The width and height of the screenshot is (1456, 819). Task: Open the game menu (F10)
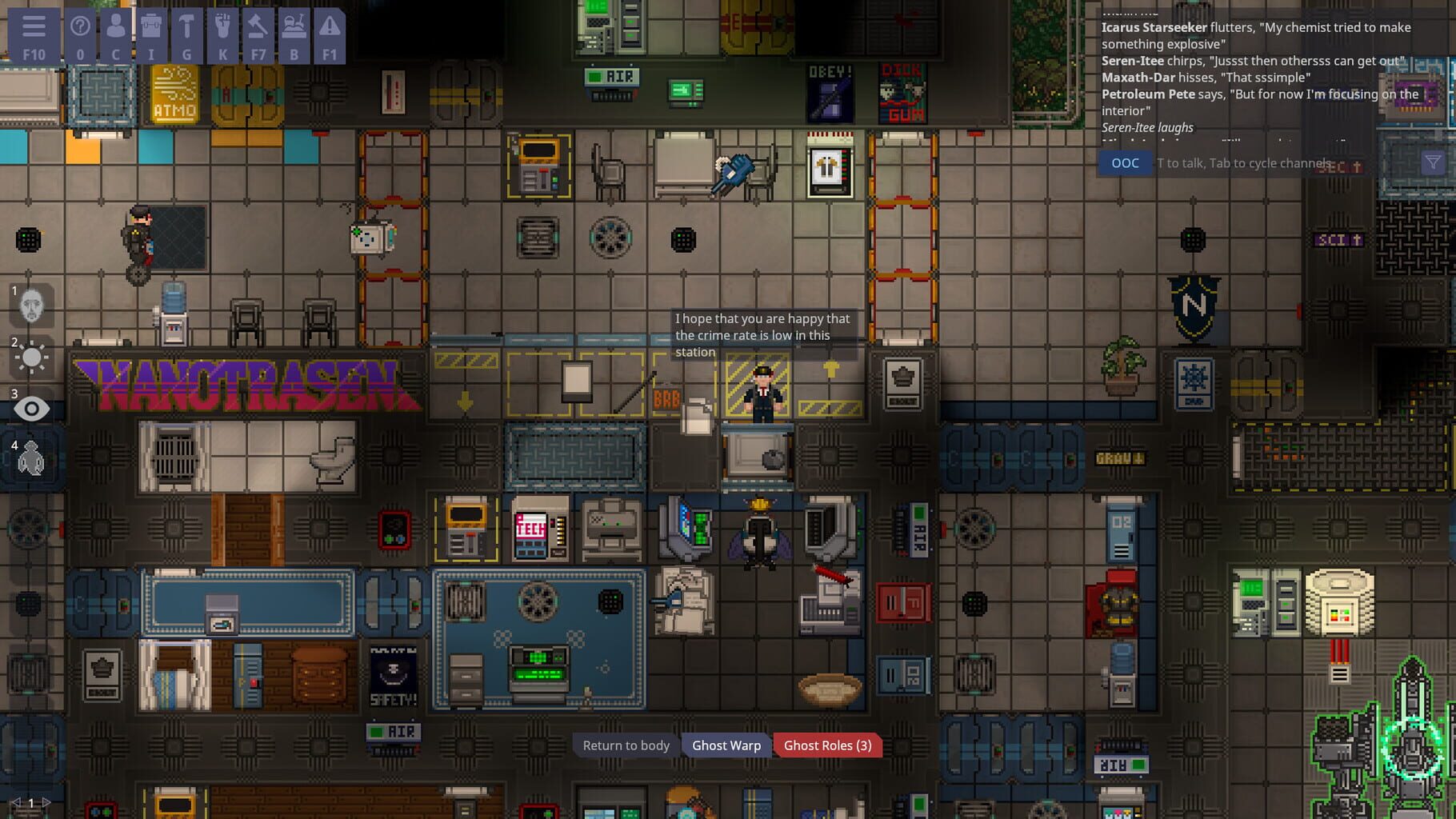click(34, 35)
